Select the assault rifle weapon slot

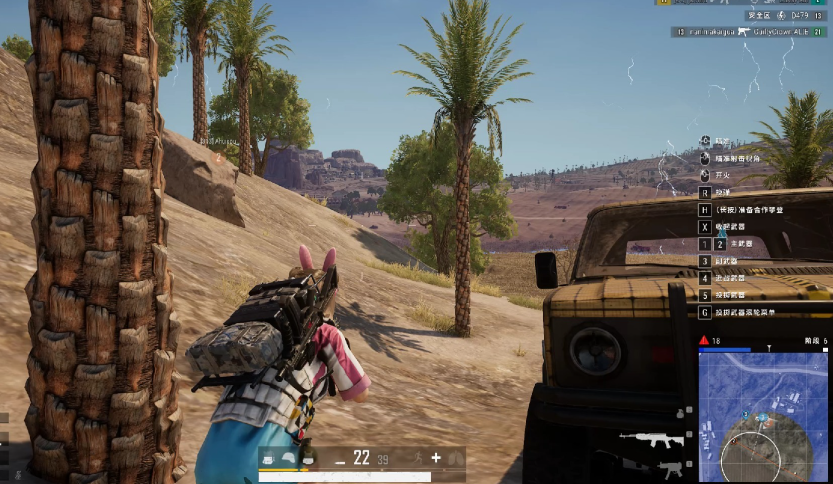point(650,438)
